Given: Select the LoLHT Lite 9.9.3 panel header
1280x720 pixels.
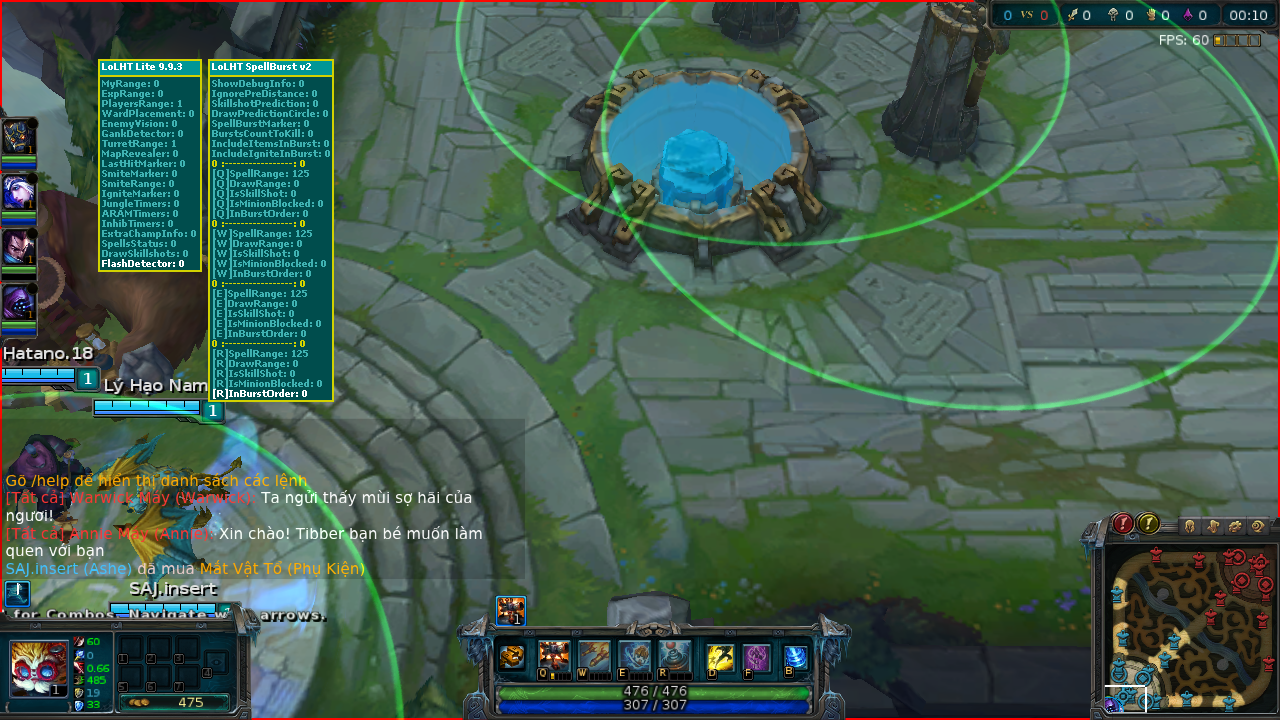Looking at the screenshot, I should 149,66.
